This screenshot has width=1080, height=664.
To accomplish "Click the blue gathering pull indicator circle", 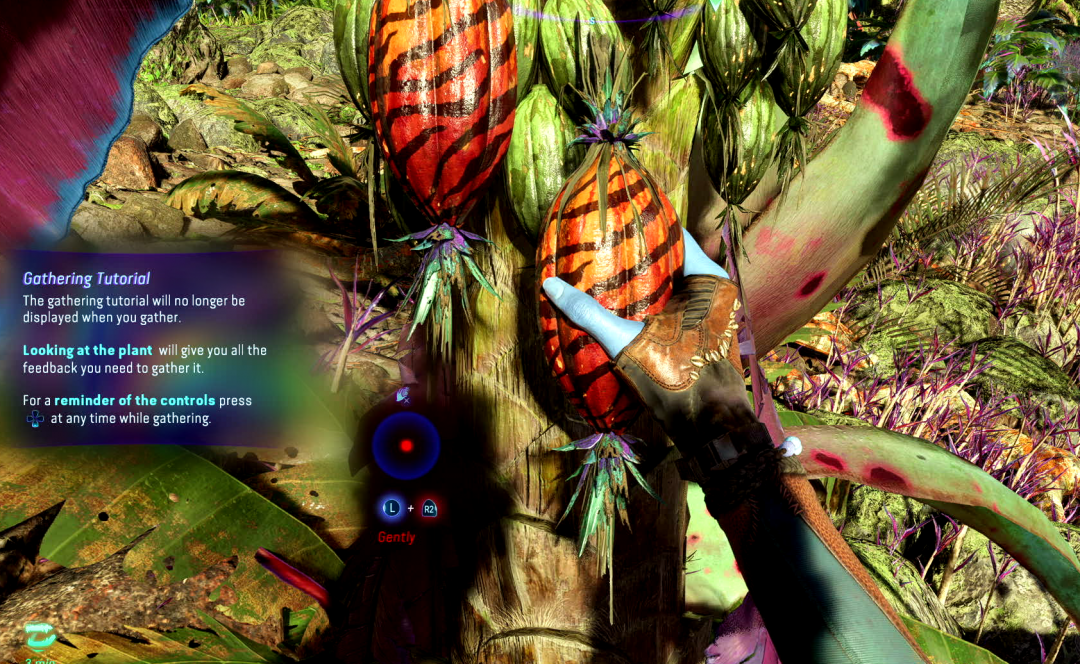I will [x=406, y=446].
